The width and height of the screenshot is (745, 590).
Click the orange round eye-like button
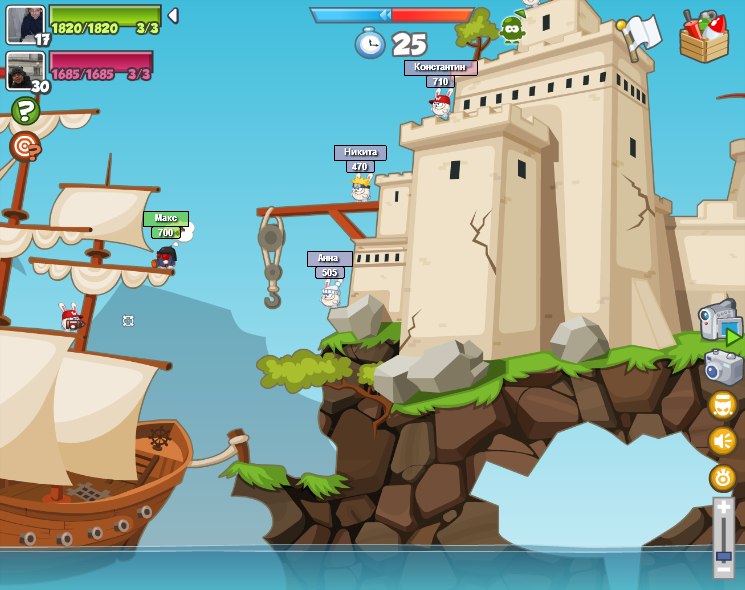click(x=722, y=477)
